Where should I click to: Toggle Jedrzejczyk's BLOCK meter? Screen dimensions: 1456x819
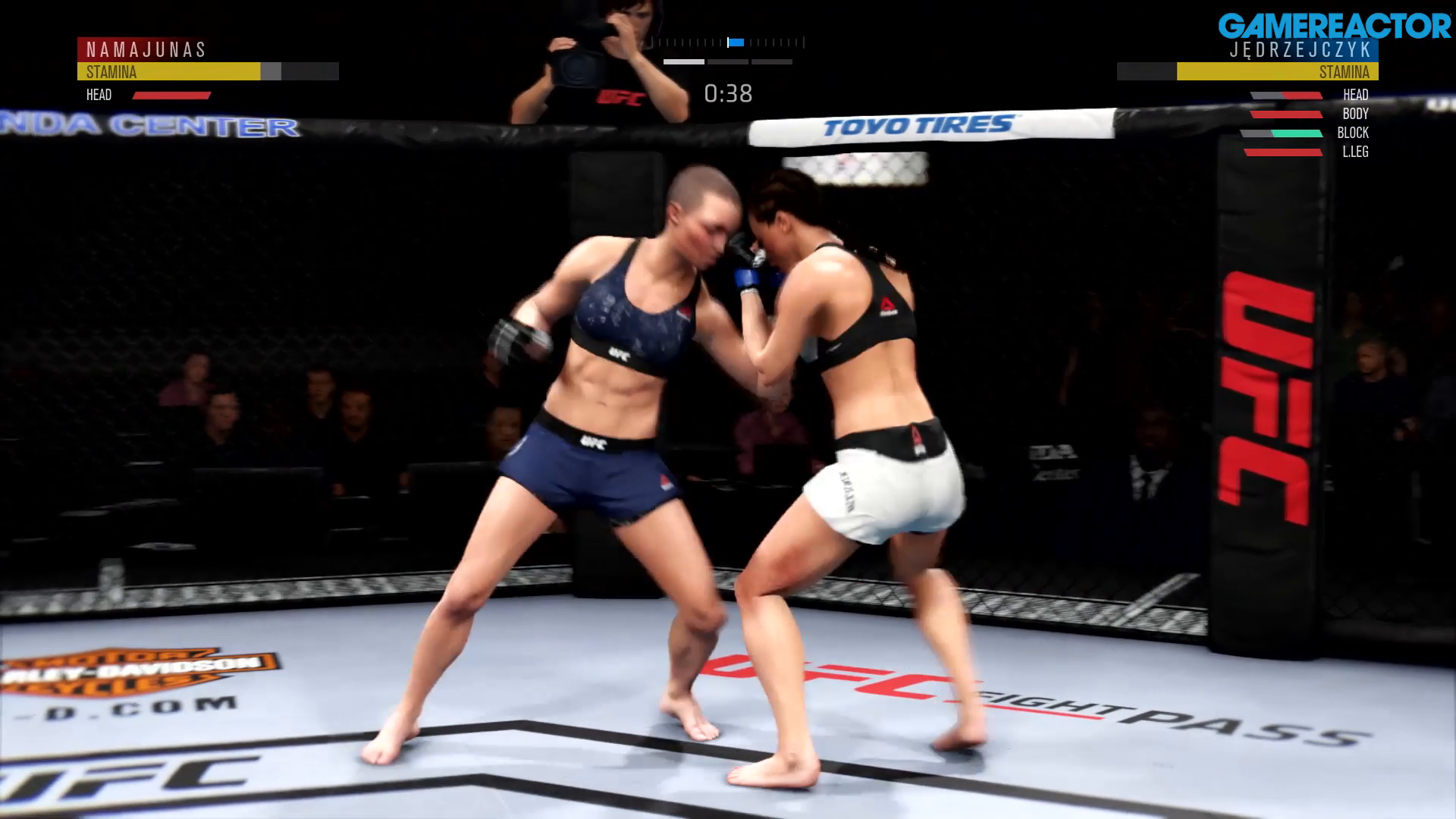(1282, 133)
